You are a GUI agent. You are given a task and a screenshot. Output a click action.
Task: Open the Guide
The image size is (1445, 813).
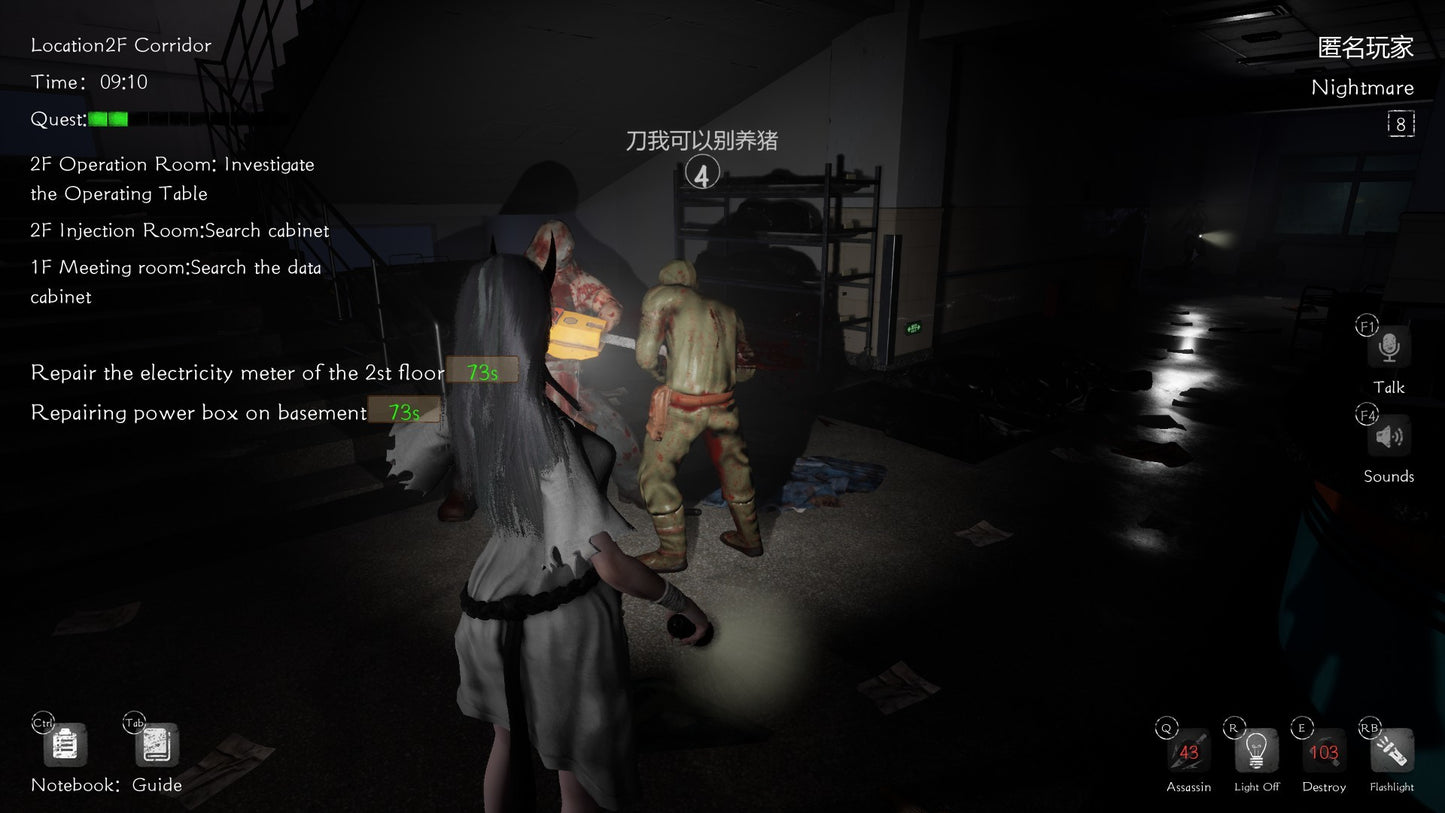[155, 744]
